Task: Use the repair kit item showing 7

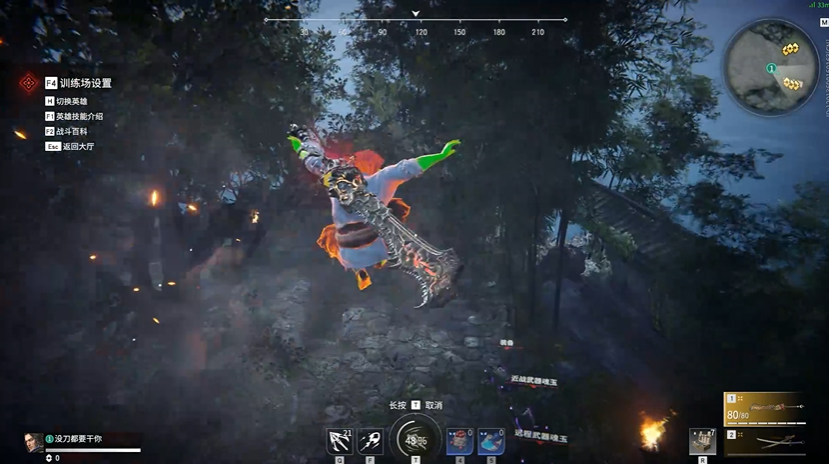Action: (x=702, y=441)
